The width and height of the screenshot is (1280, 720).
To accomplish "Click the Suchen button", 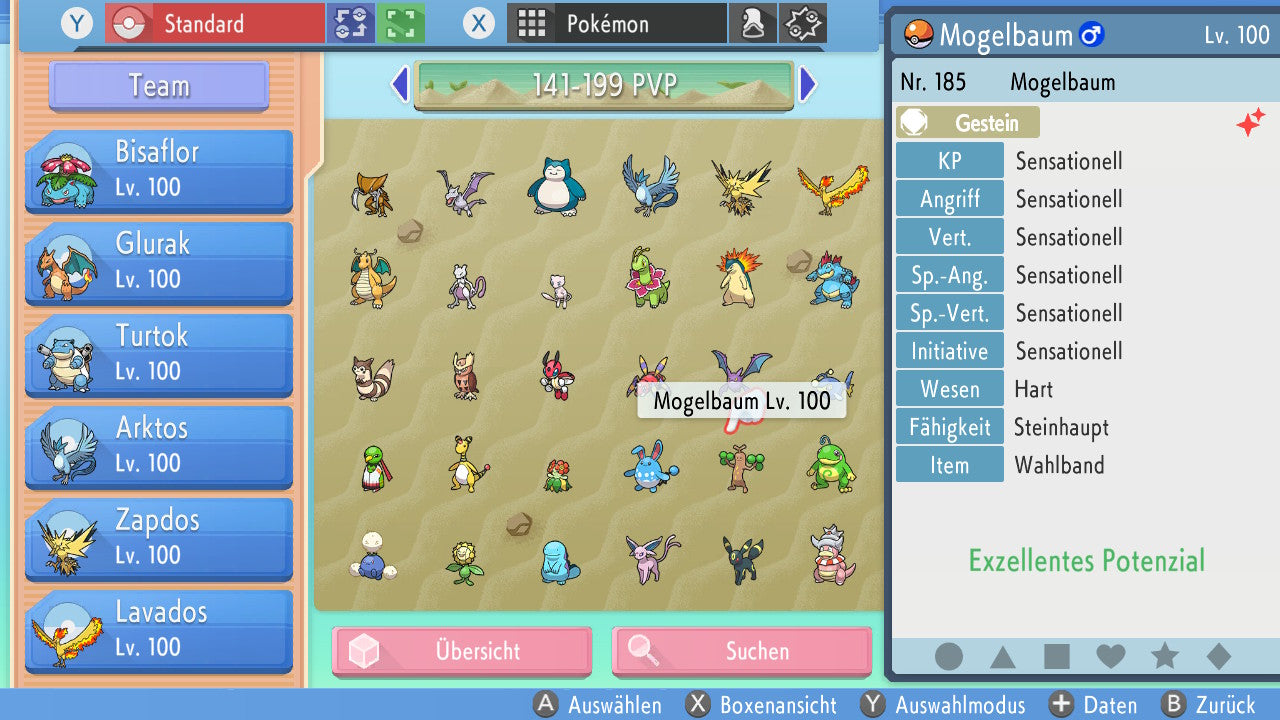I will (x=741, y=651).
